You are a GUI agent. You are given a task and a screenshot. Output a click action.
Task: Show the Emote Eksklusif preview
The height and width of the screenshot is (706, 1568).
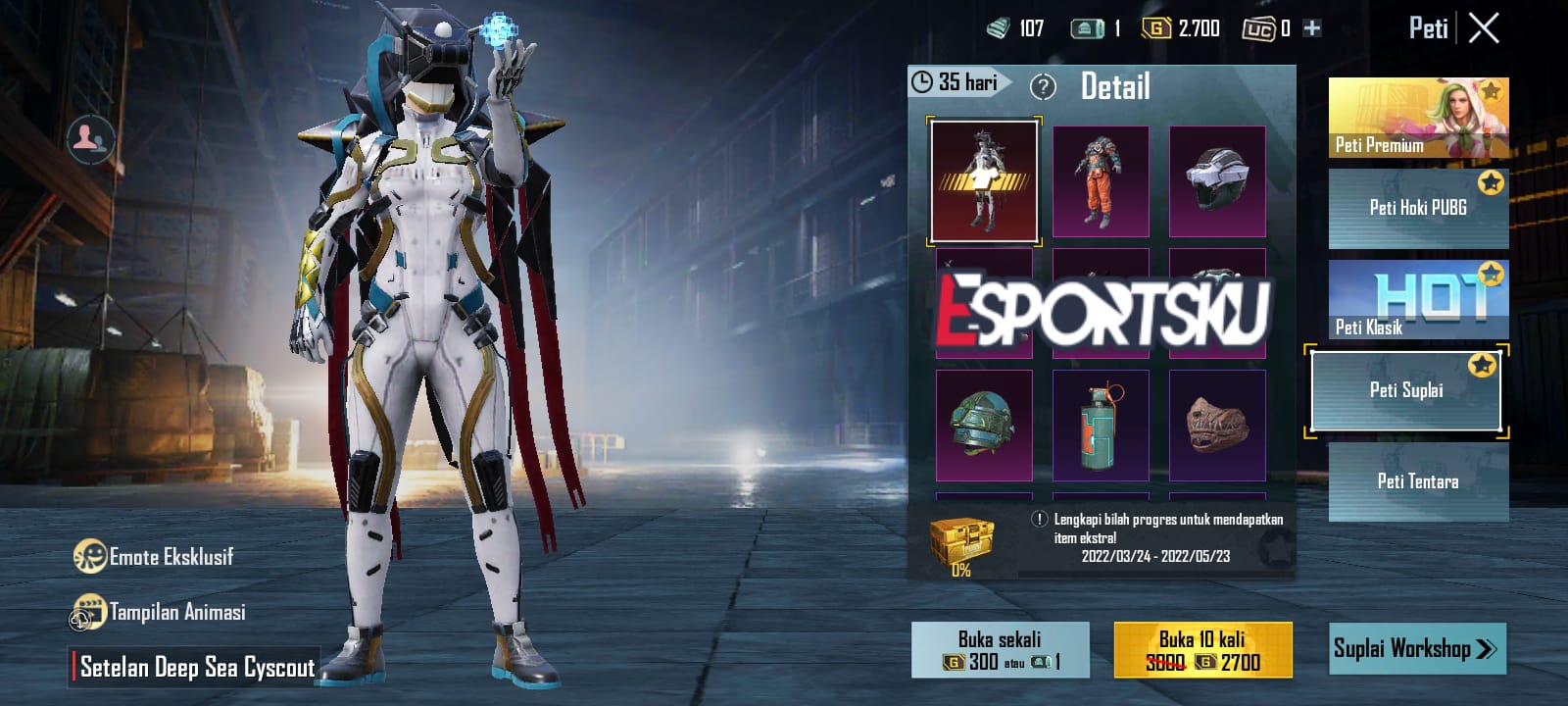click(x=154, y=557)
